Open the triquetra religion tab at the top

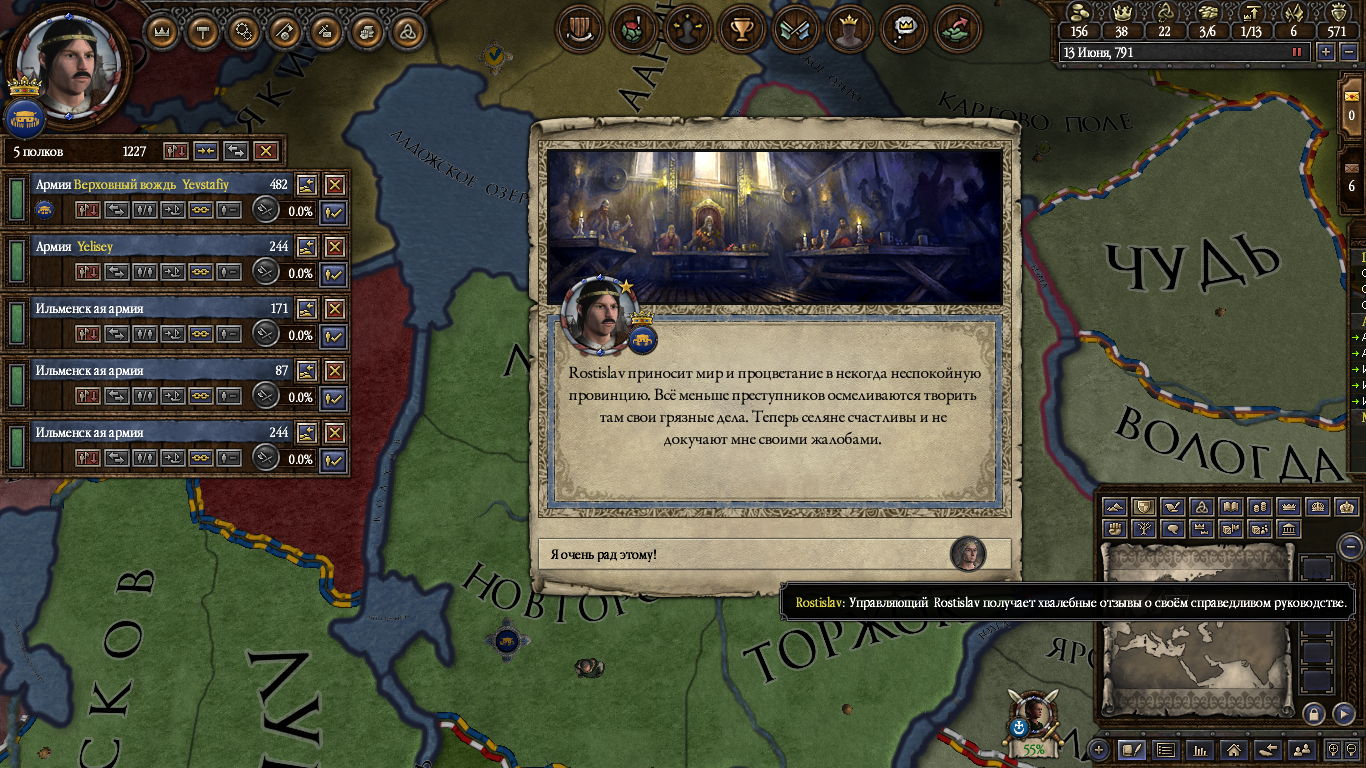click(x=405, y=30)
